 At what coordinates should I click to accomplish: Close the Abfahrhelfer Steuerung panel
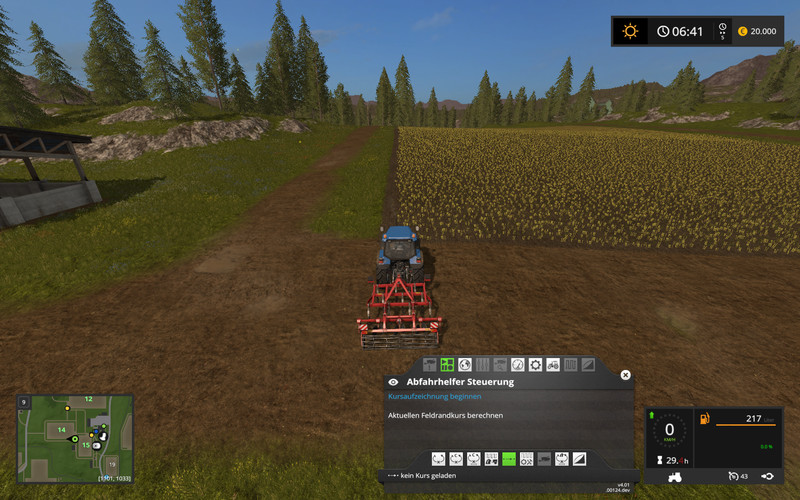pos(626,375)
